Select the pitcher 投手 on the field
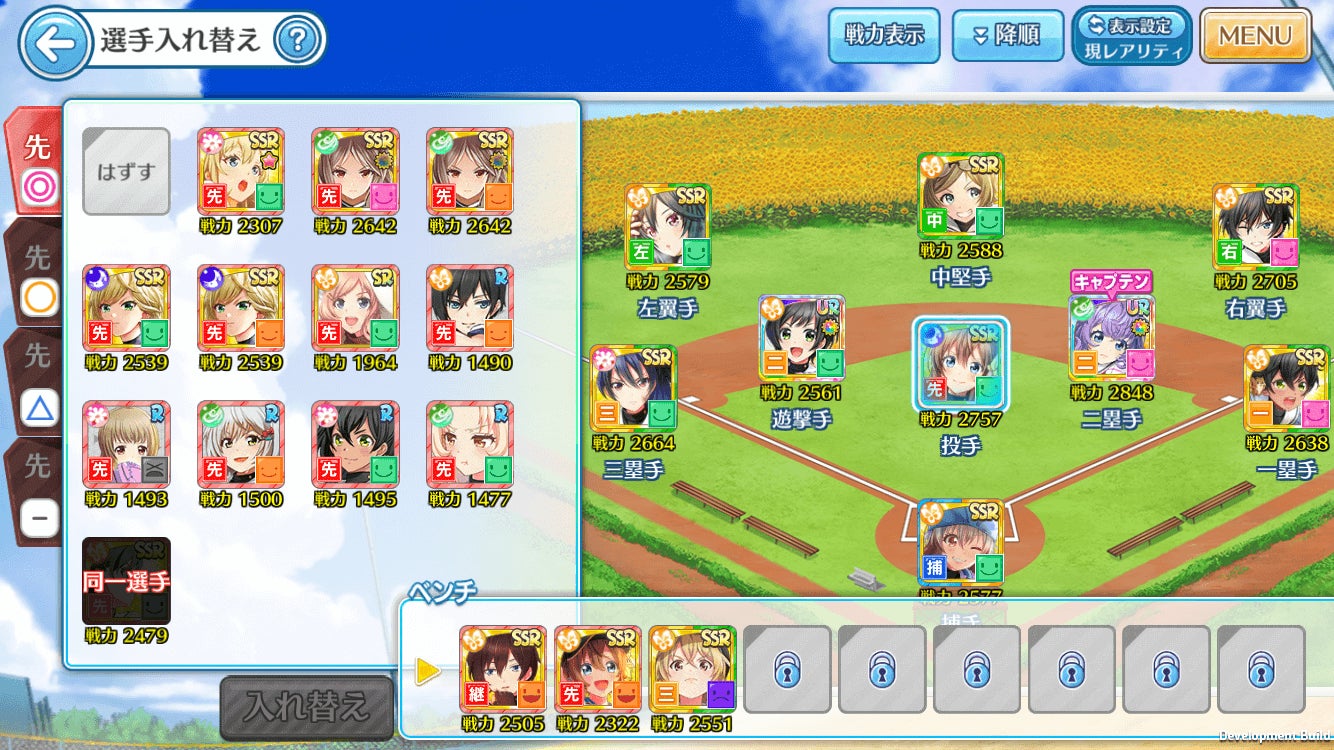Image resolution: width=1334 pixels, height=750 pixels. (x=960, y=364)
